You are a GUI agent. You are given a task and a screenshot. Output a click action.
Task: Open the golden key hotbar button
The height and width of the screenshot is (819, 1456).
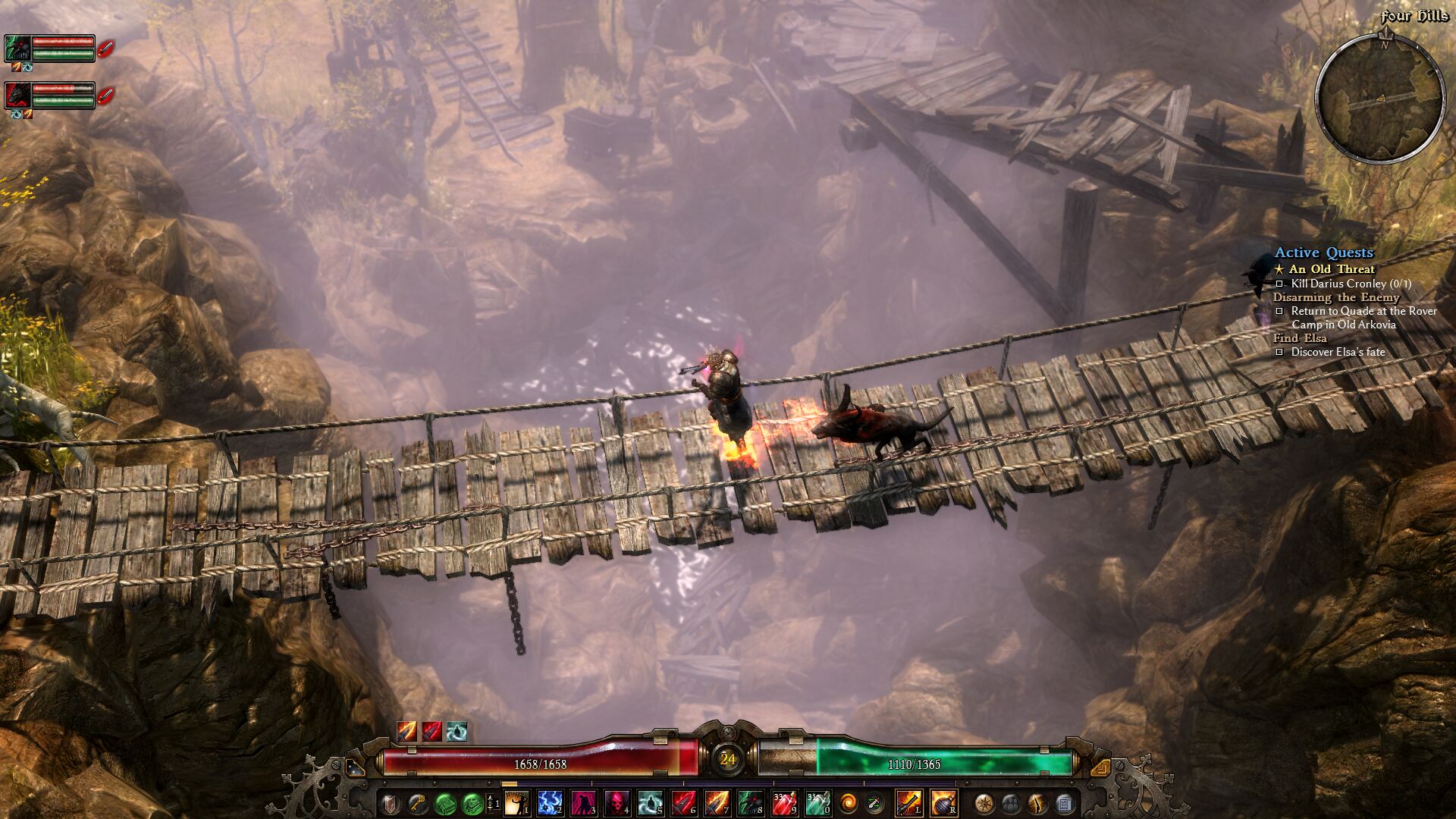[418, 802]
